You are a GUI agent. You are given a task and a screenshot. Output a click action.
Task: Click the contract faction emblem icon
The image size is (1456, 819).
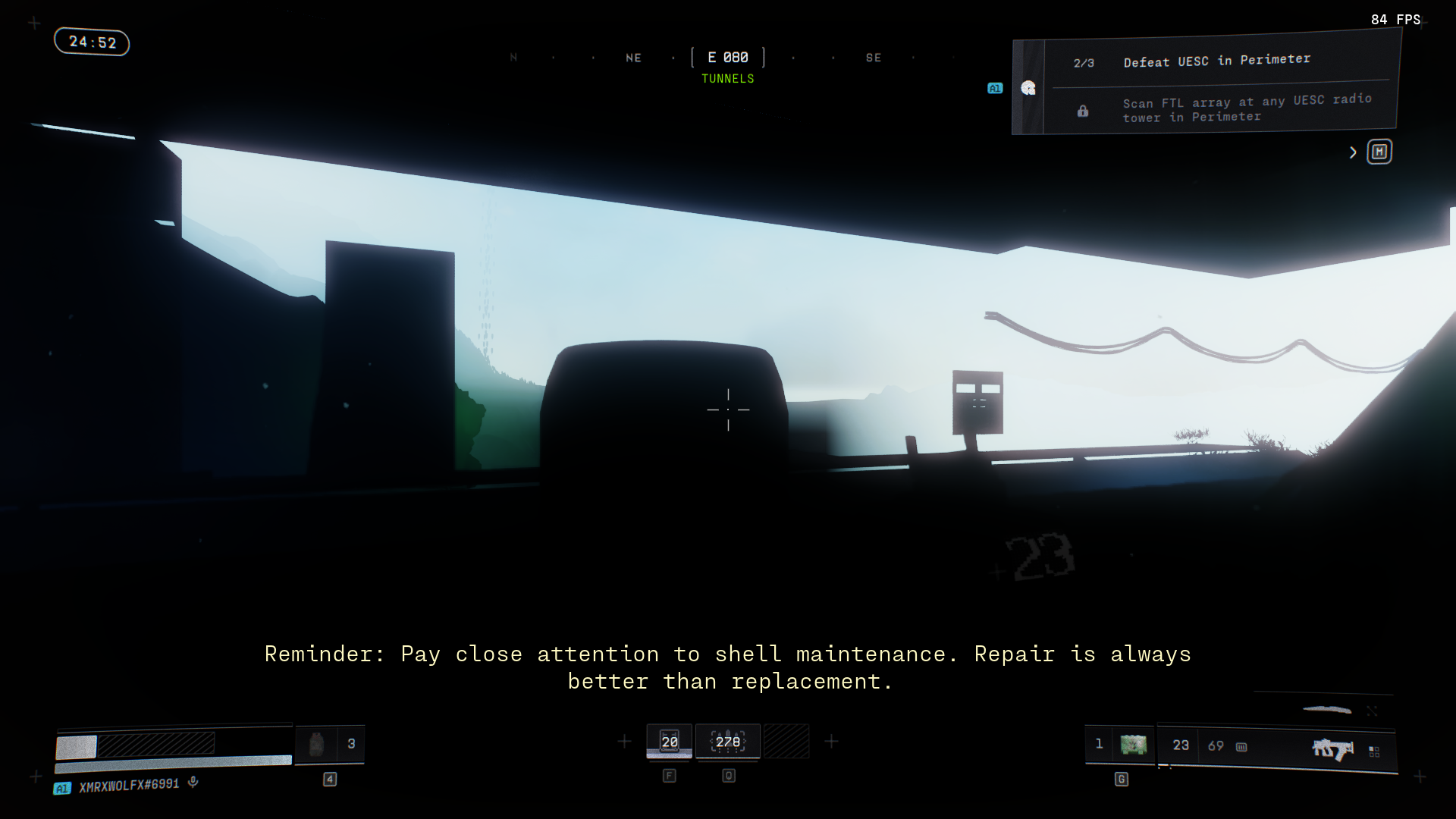[x=1028, y=88]
